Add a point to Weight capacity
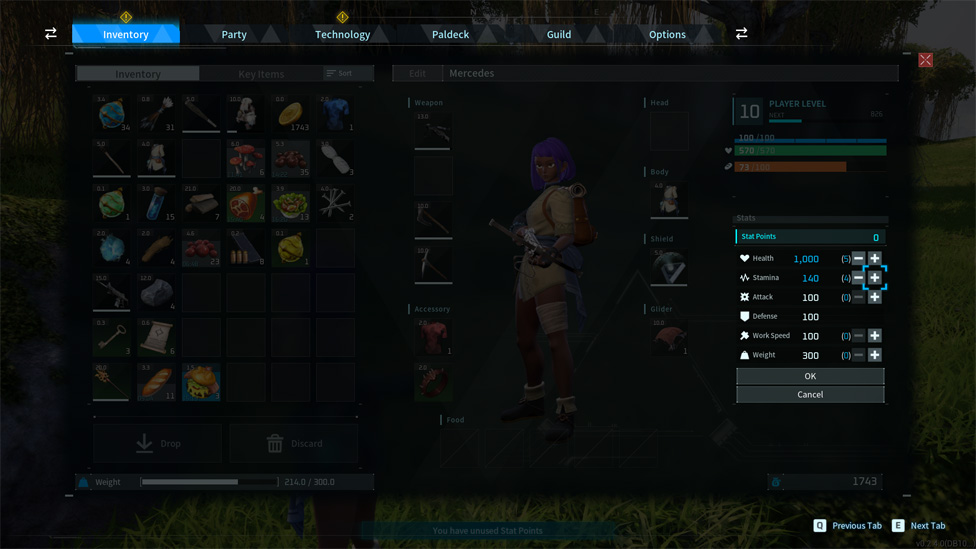Screen dimensions: 976x549 coord(875,355)
